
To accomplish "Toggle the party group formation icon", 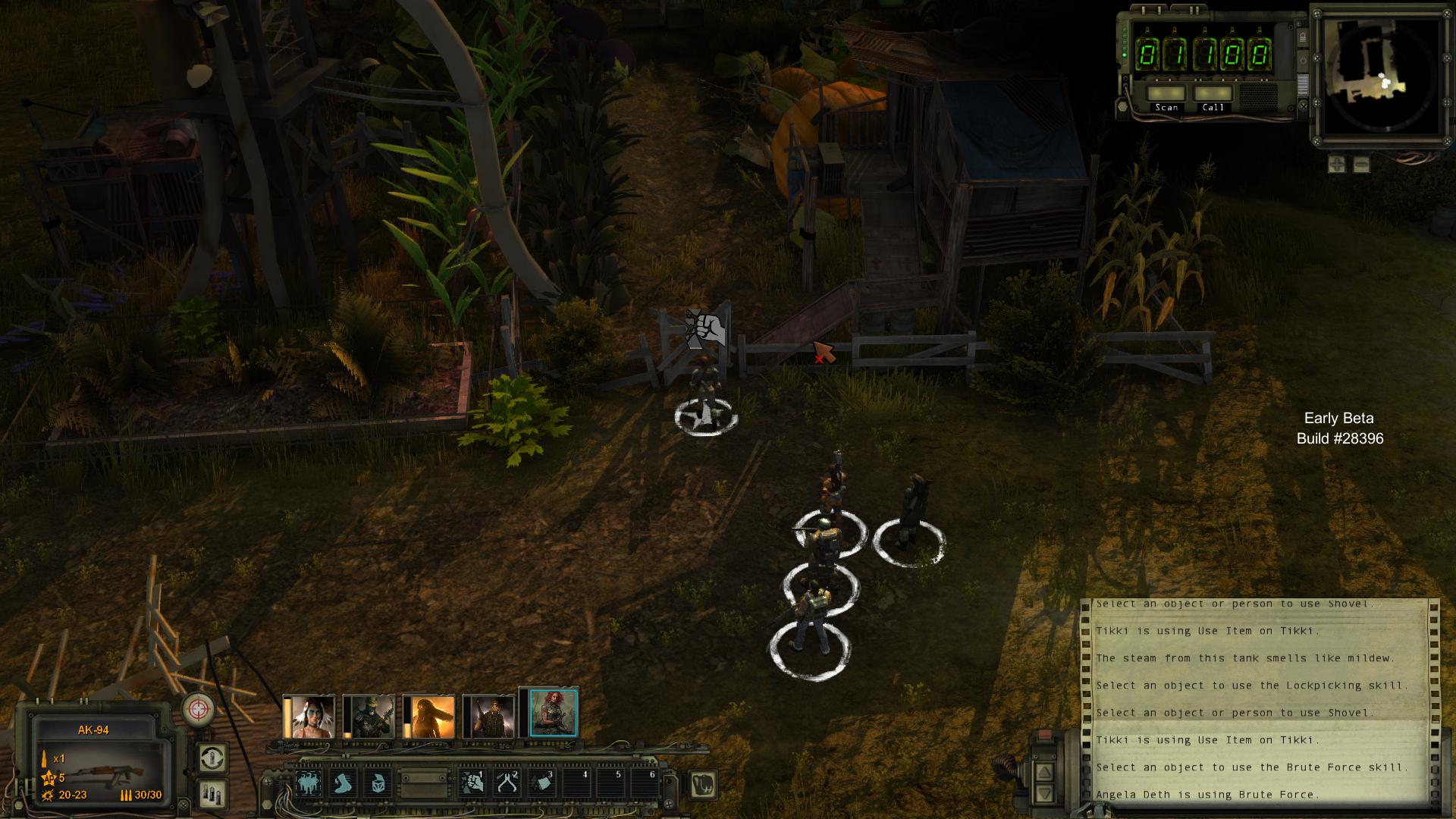I will pos(309,783).
